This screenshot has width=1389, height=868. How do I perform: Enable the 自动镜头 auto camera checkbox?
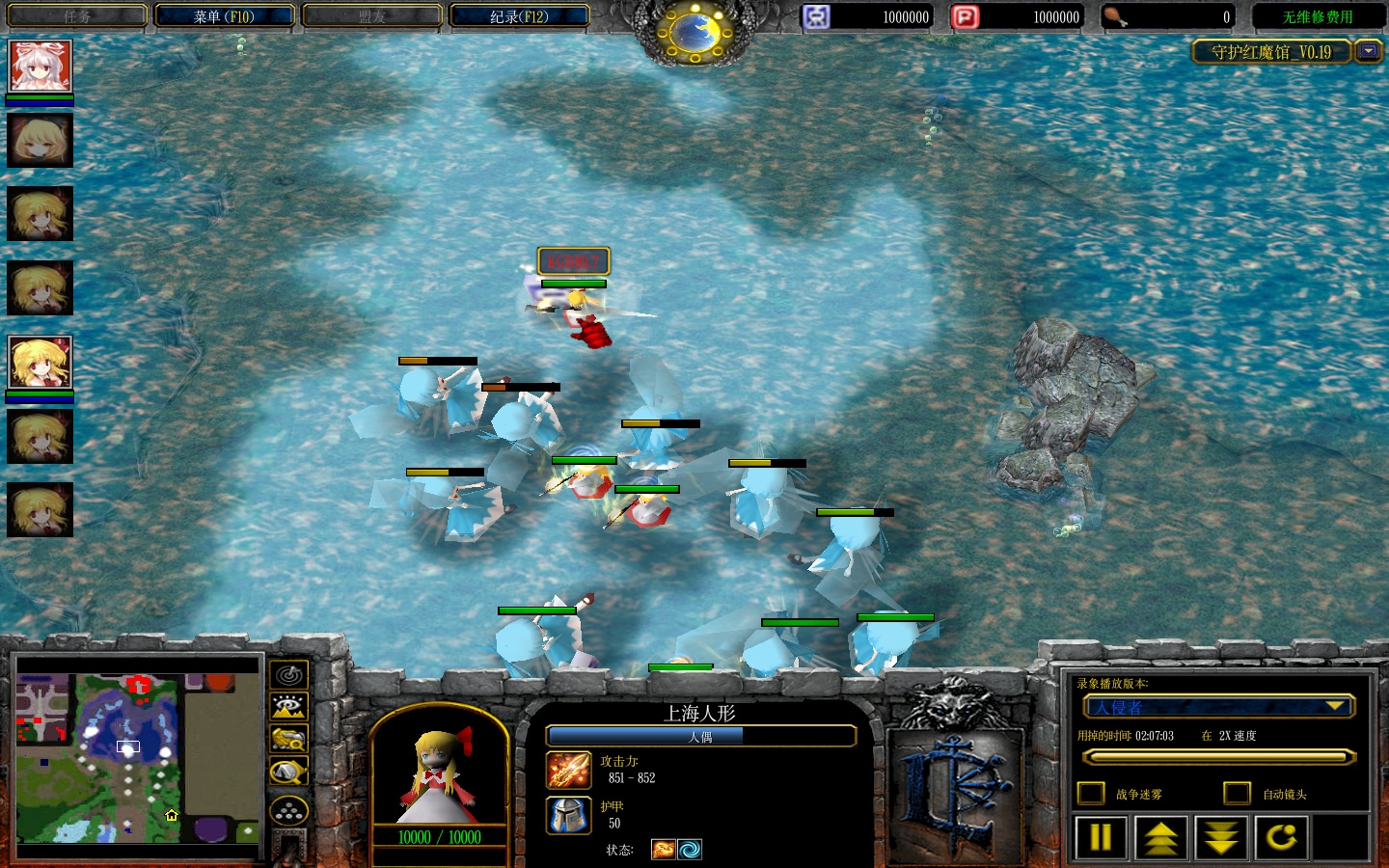(x=1237, y=793)
